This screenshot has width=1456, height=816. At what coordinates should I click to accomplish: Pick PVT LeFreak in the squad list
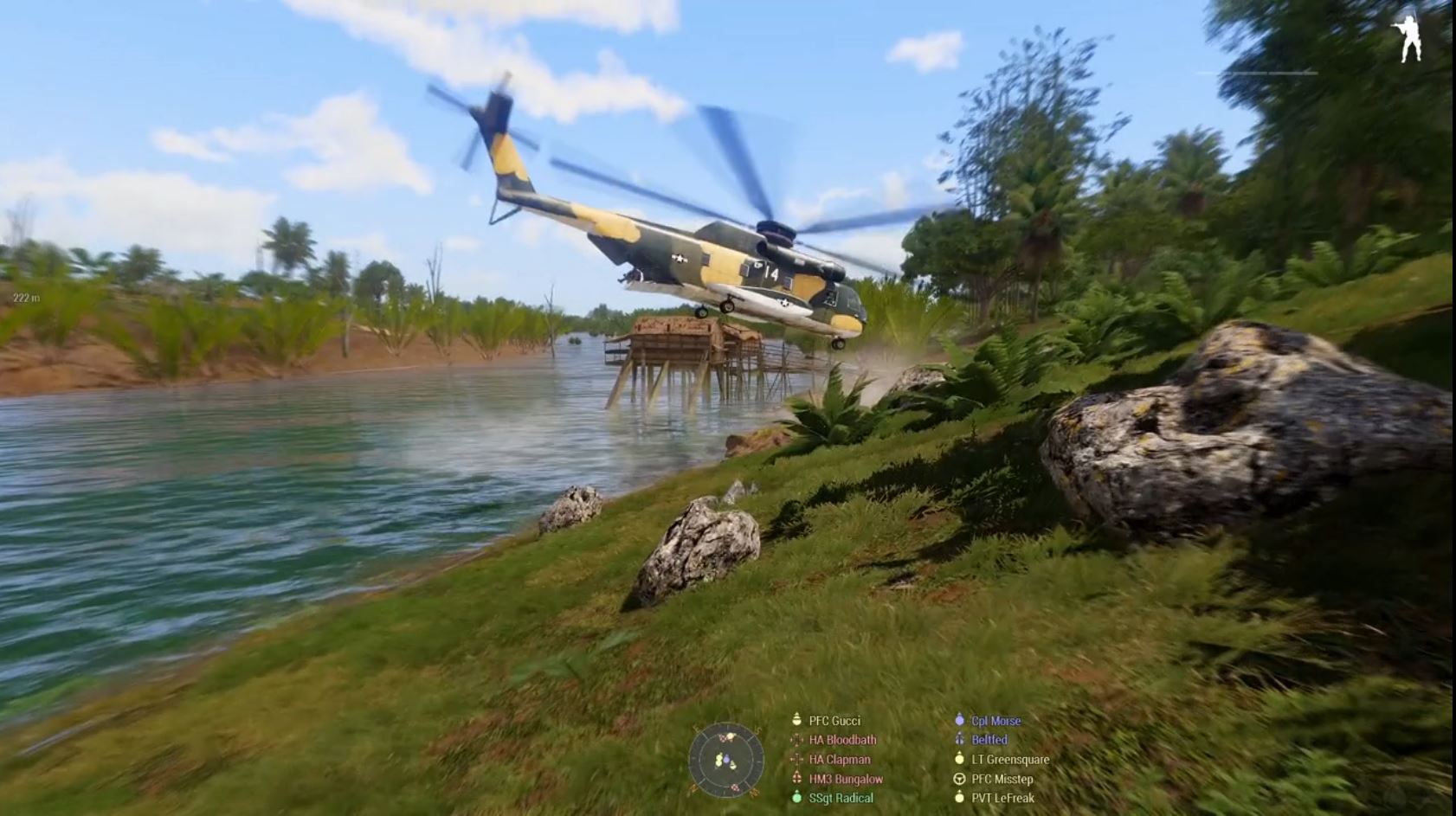[1002, 798]
